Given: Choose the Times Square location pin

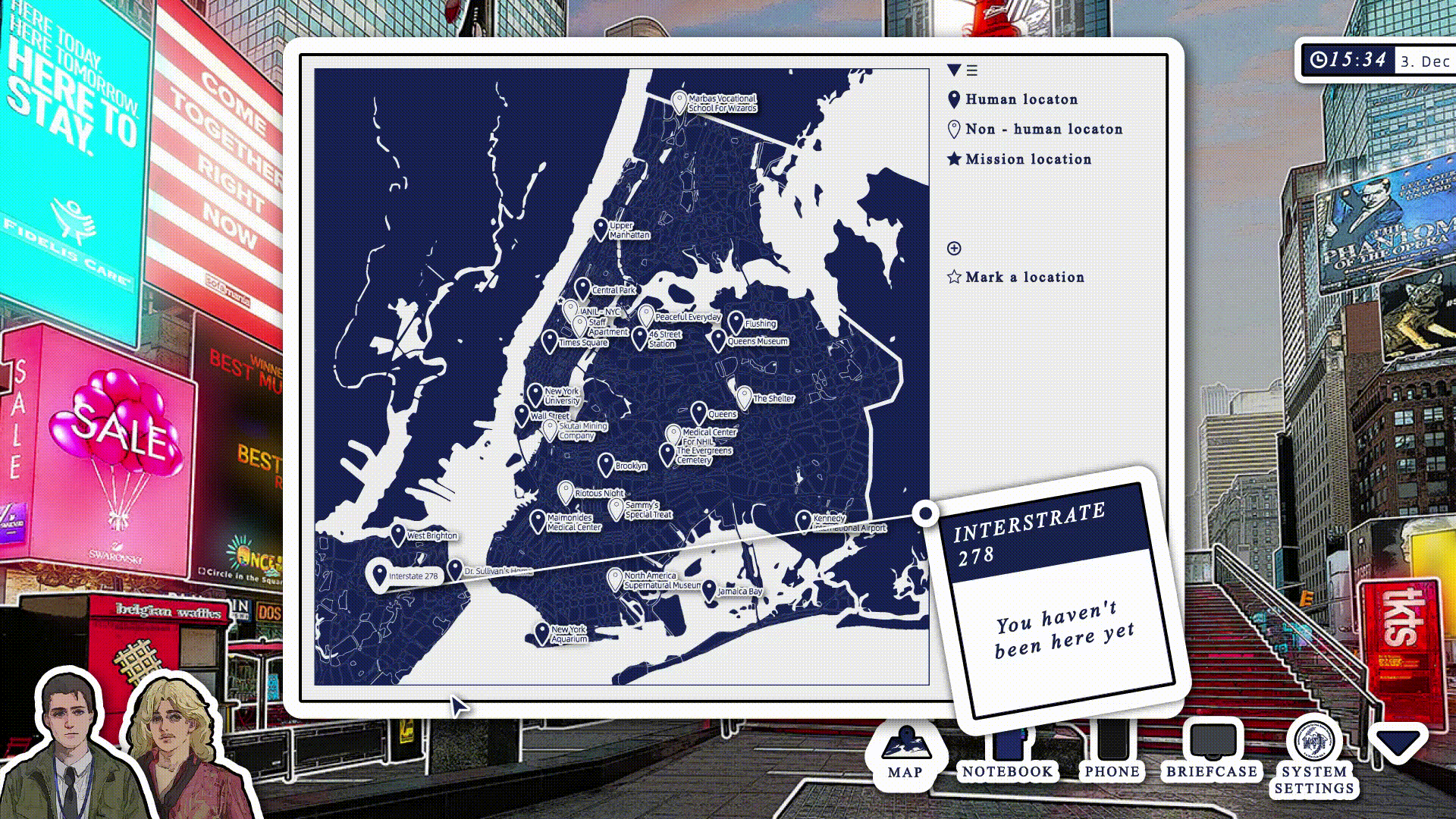Looking at the screenshot, I should [x=550, y=340].
